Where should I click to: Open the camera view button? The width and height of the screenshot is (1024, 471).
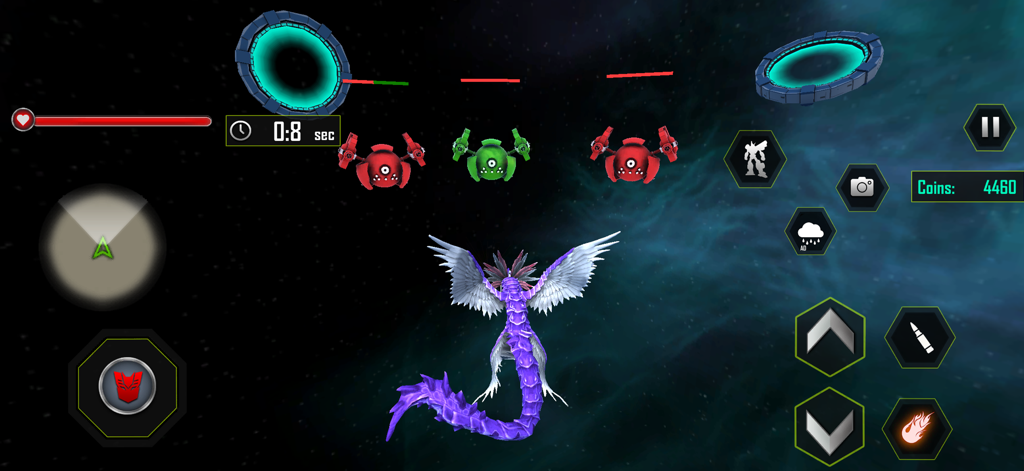click(862, 186)
